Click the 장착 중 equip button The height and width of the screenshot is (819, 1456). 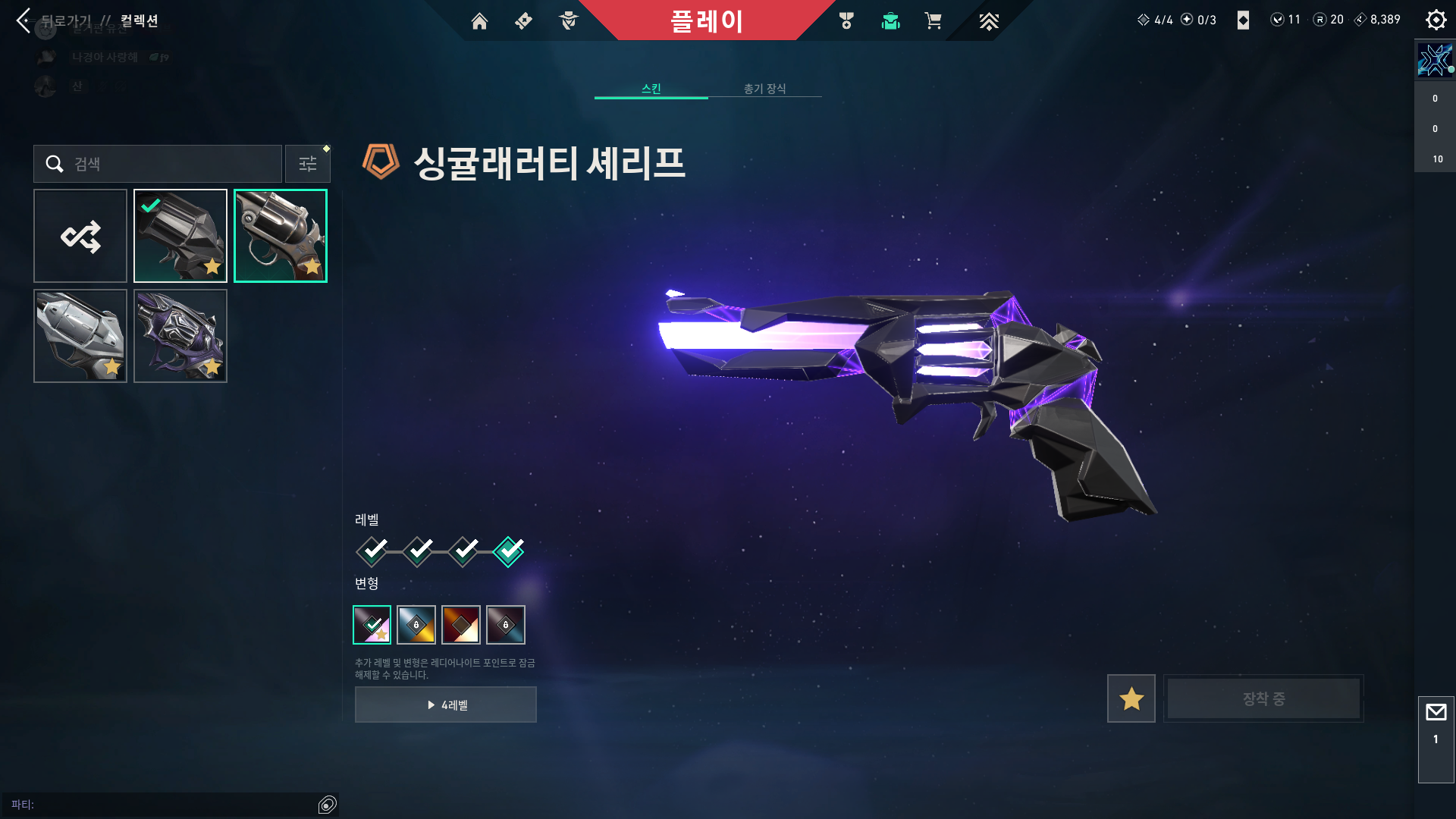click(x=1263, y=698)
